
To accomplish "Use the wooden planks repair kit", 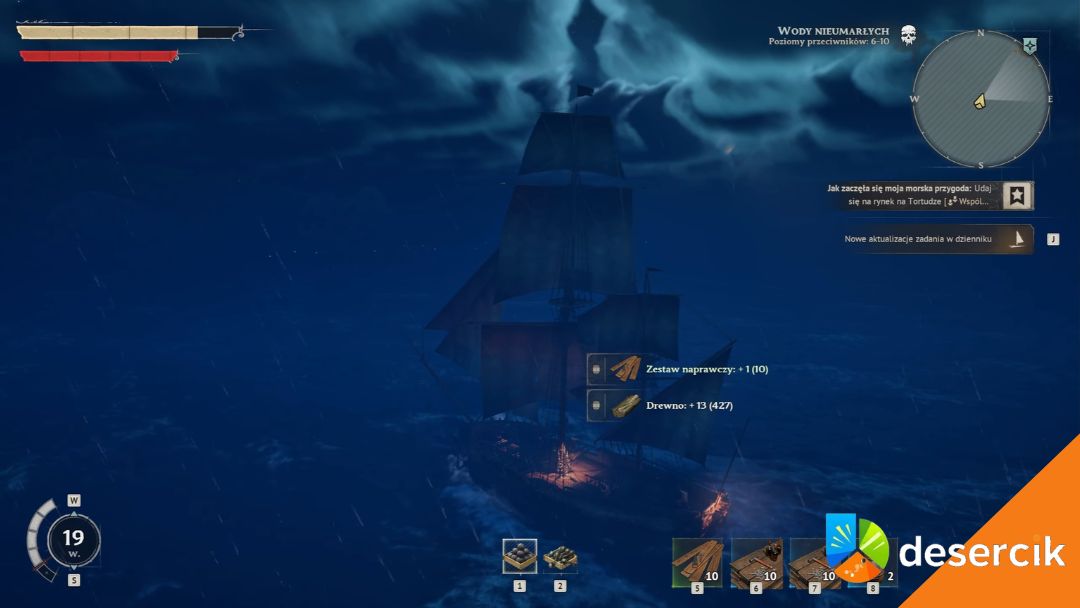I will tap(697, 562).
